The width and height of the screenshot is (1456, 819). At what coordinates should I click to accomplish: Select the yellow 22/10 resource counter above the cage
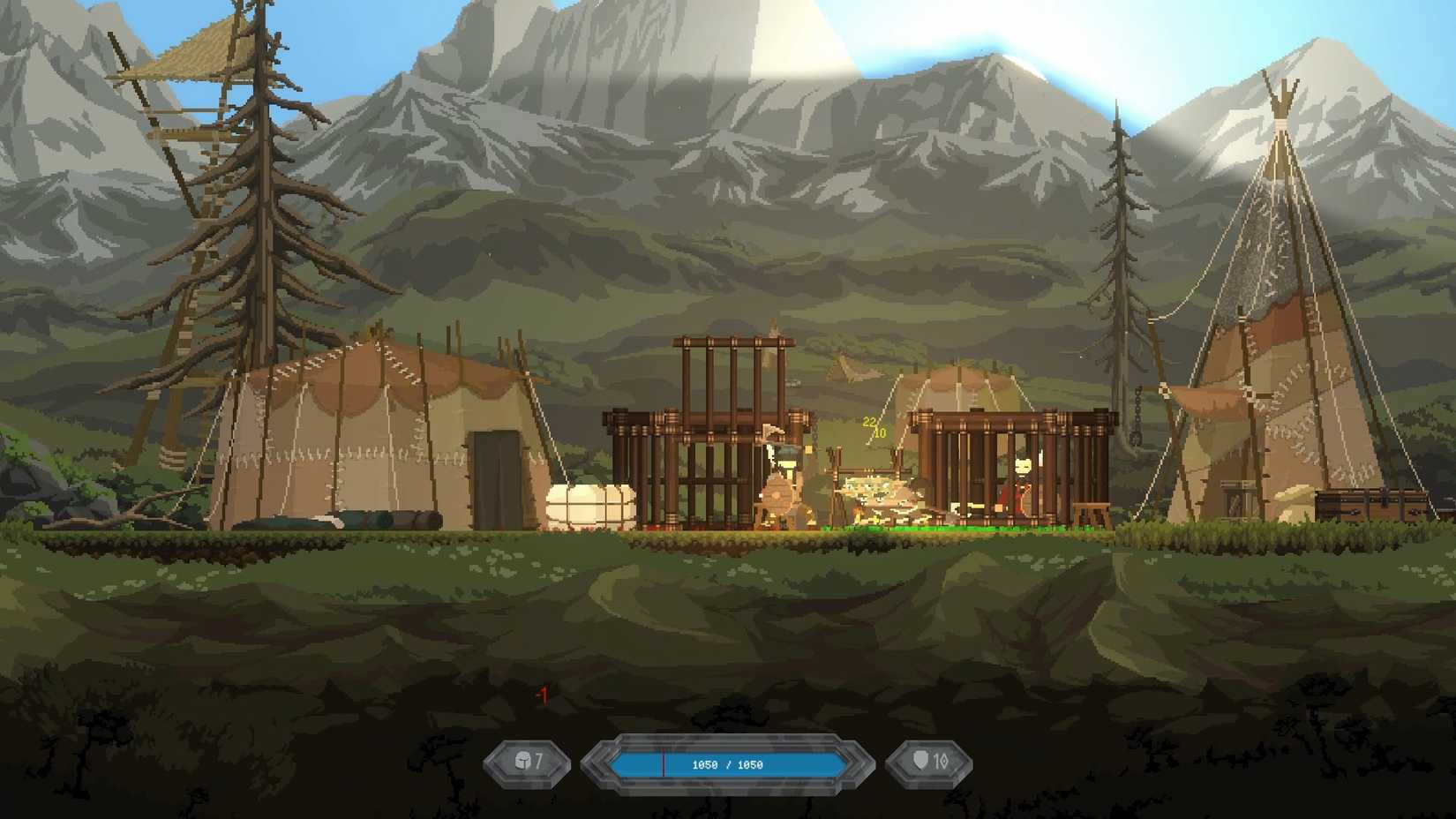tap(872, 428)
